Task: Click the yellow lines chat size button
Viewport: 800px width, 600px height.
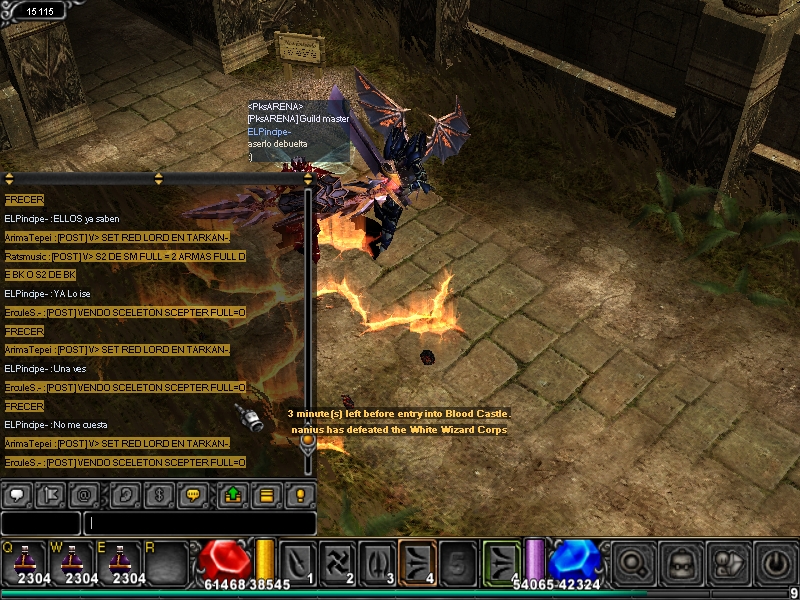Action: click(x=266, y=494)
